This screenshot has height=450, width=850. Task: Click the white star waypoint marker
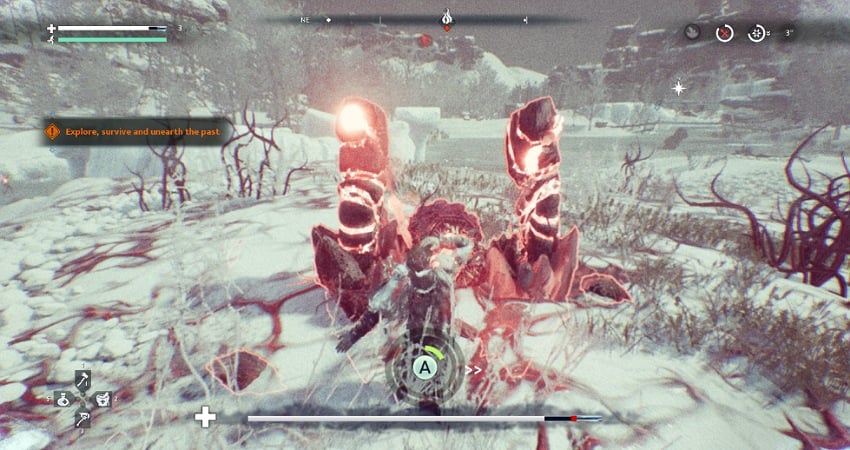pos(679,88)
